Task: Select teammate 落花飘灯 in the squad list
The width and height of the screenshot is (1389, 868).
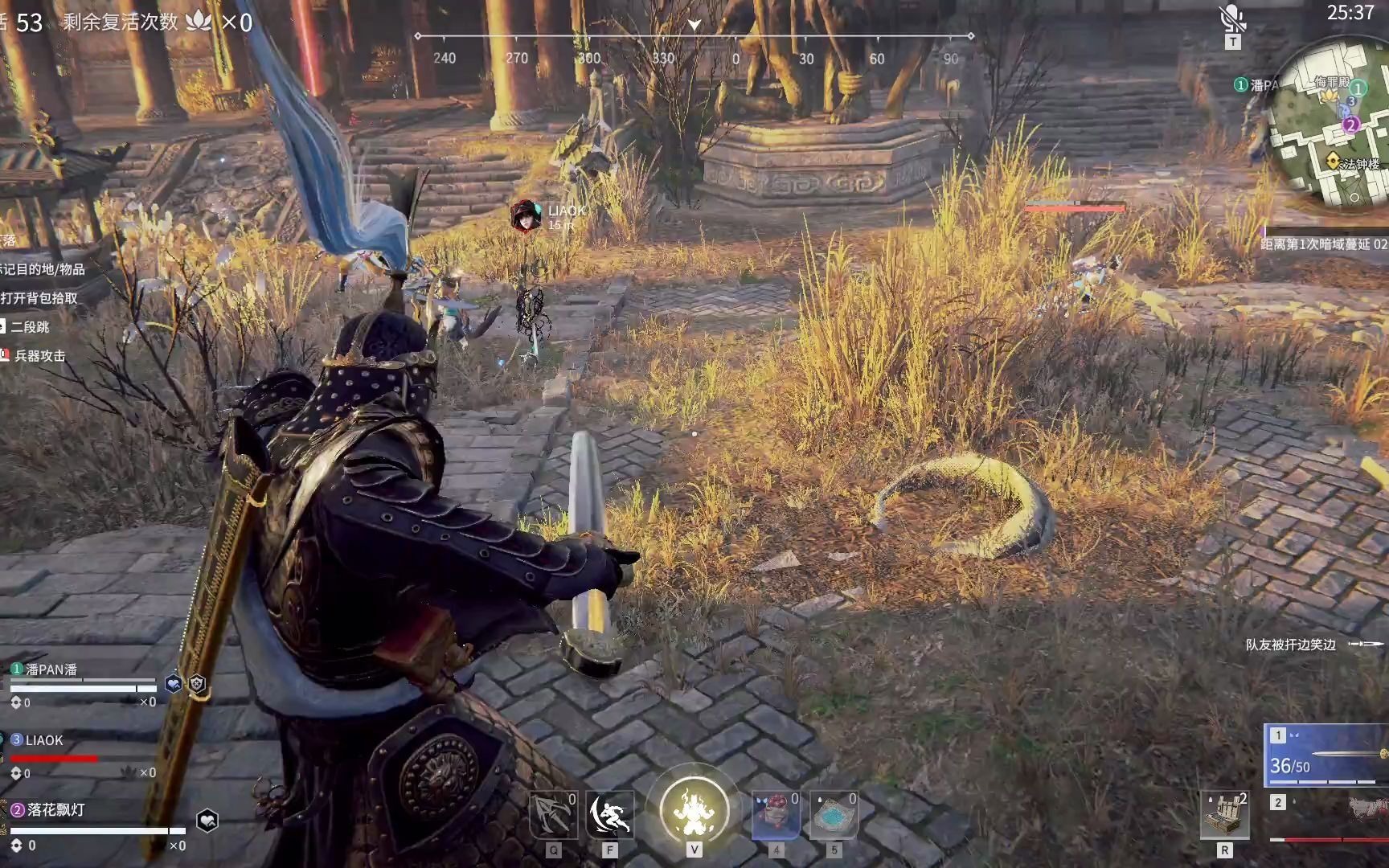Action: 55,809
